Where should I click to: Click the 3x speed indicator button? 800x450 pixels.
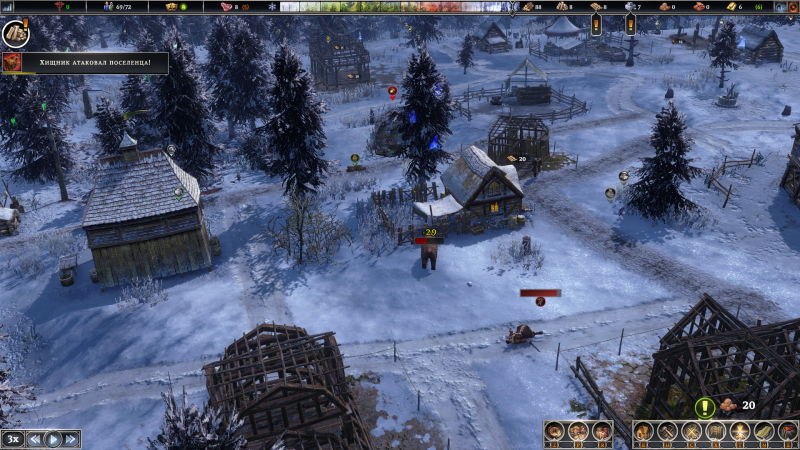pyautogui.click(x=12, y=439)
